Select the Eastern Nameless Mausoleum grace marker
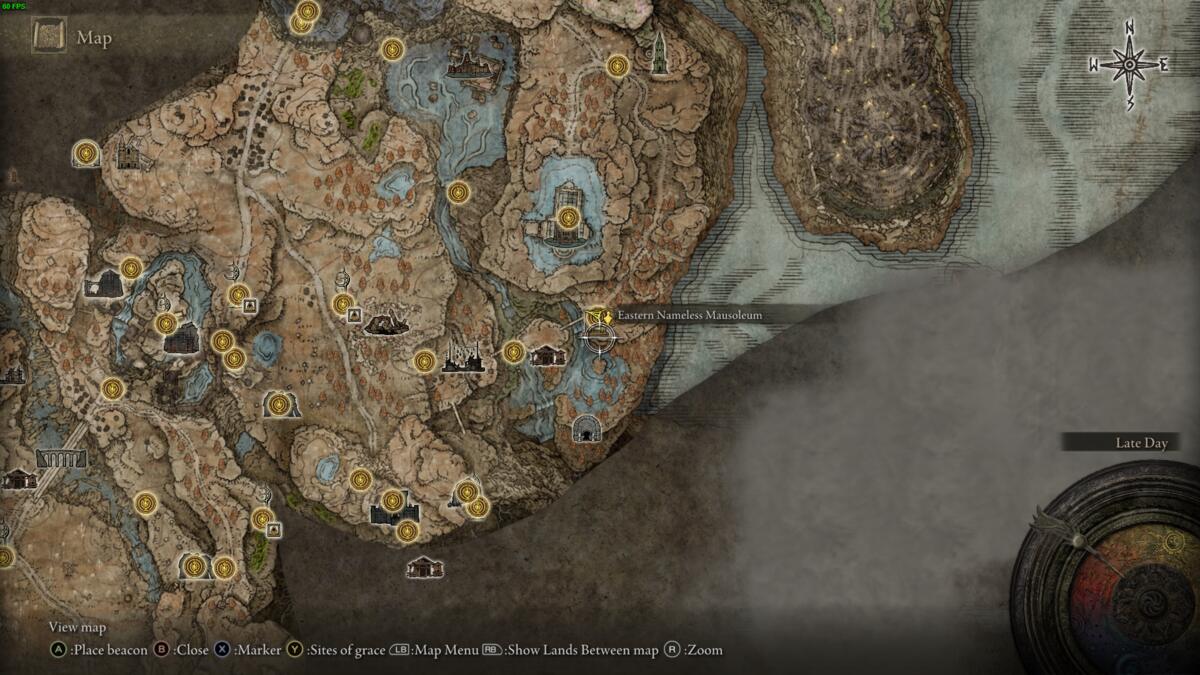Viewport: 1200px width, 675px height. pos(598,317)
